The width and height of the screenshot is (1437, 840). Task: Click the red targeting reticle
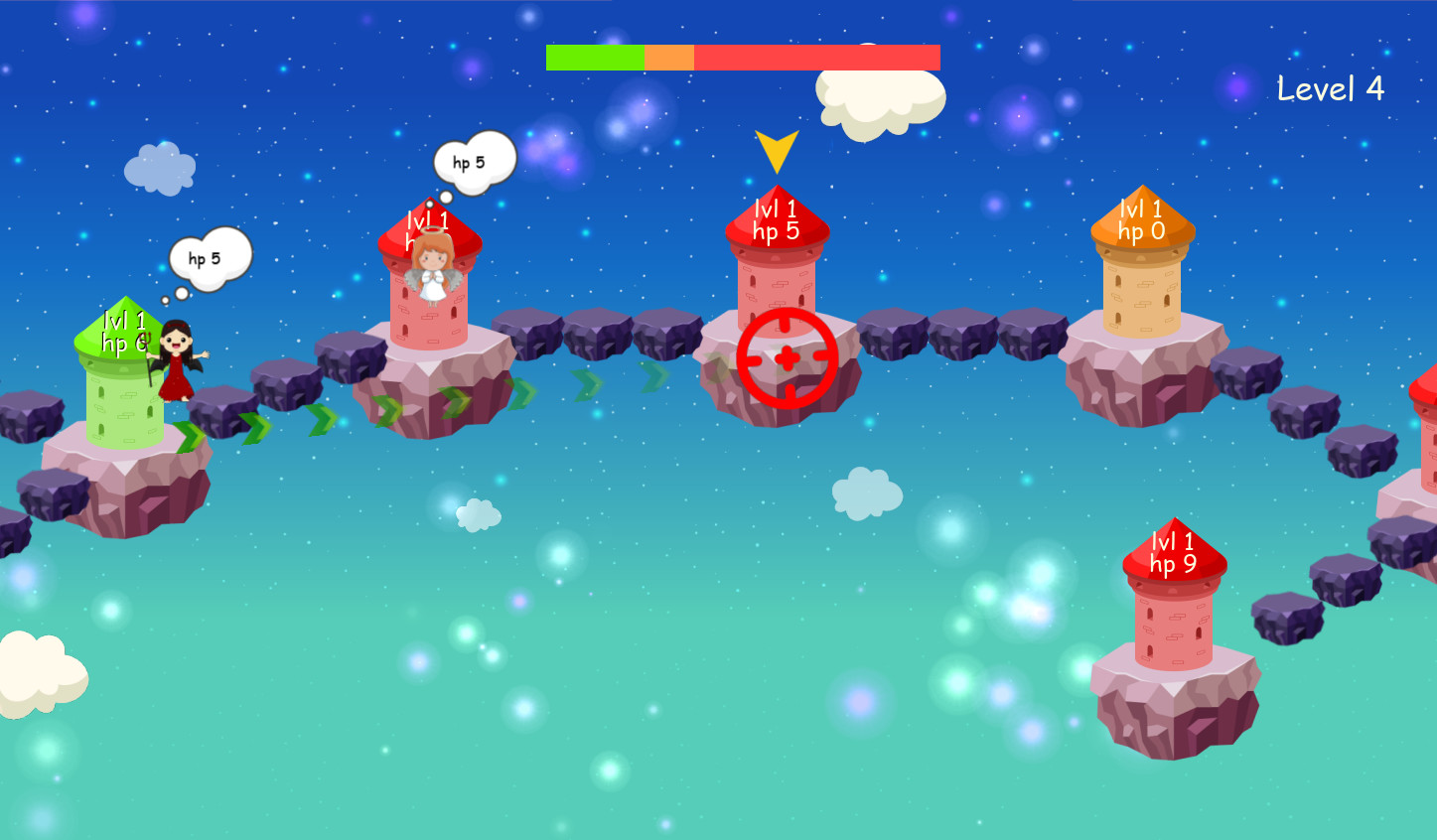(785, 355)
